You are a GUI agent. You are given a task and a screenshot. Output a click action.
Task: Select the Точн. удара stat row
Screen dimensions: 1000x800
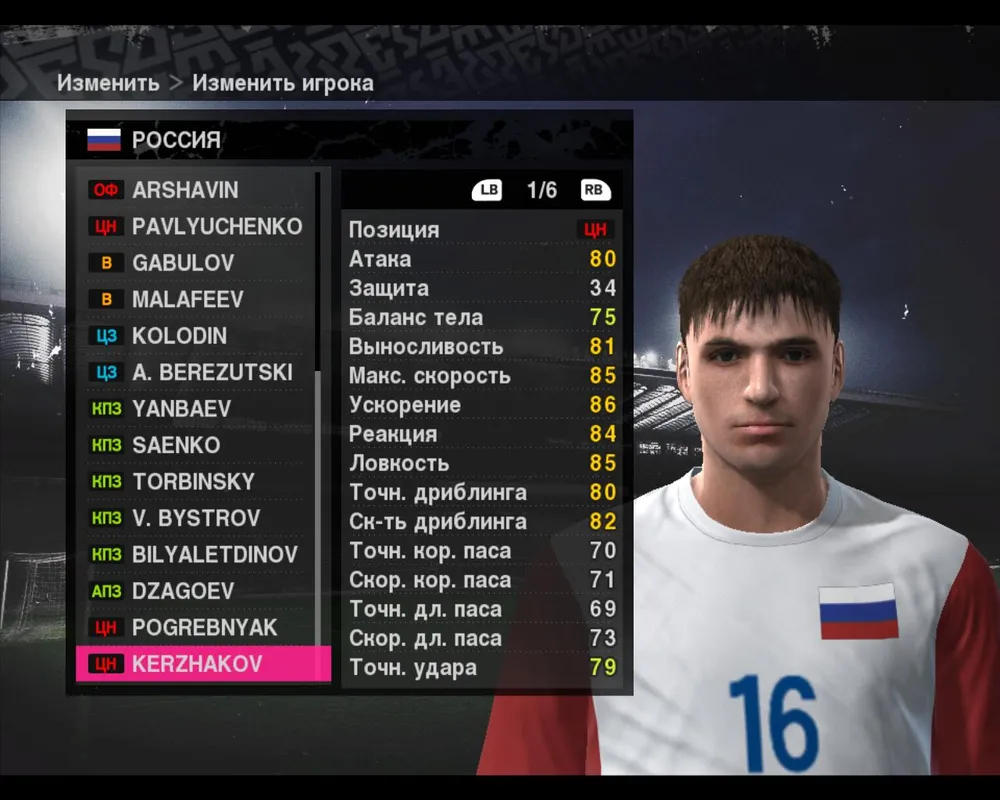pos(480,667)
